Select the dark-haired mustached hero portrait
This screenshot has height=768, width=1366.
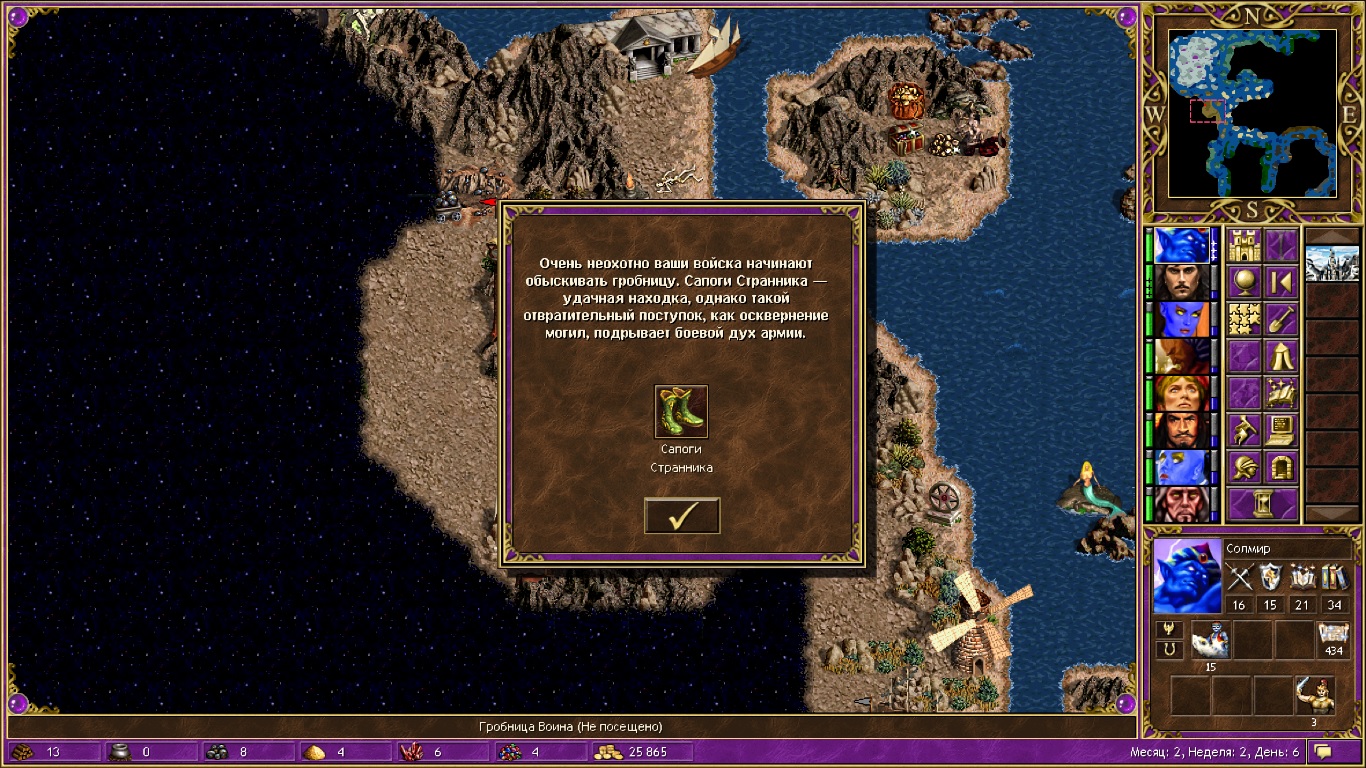[x=1182, y=283]
